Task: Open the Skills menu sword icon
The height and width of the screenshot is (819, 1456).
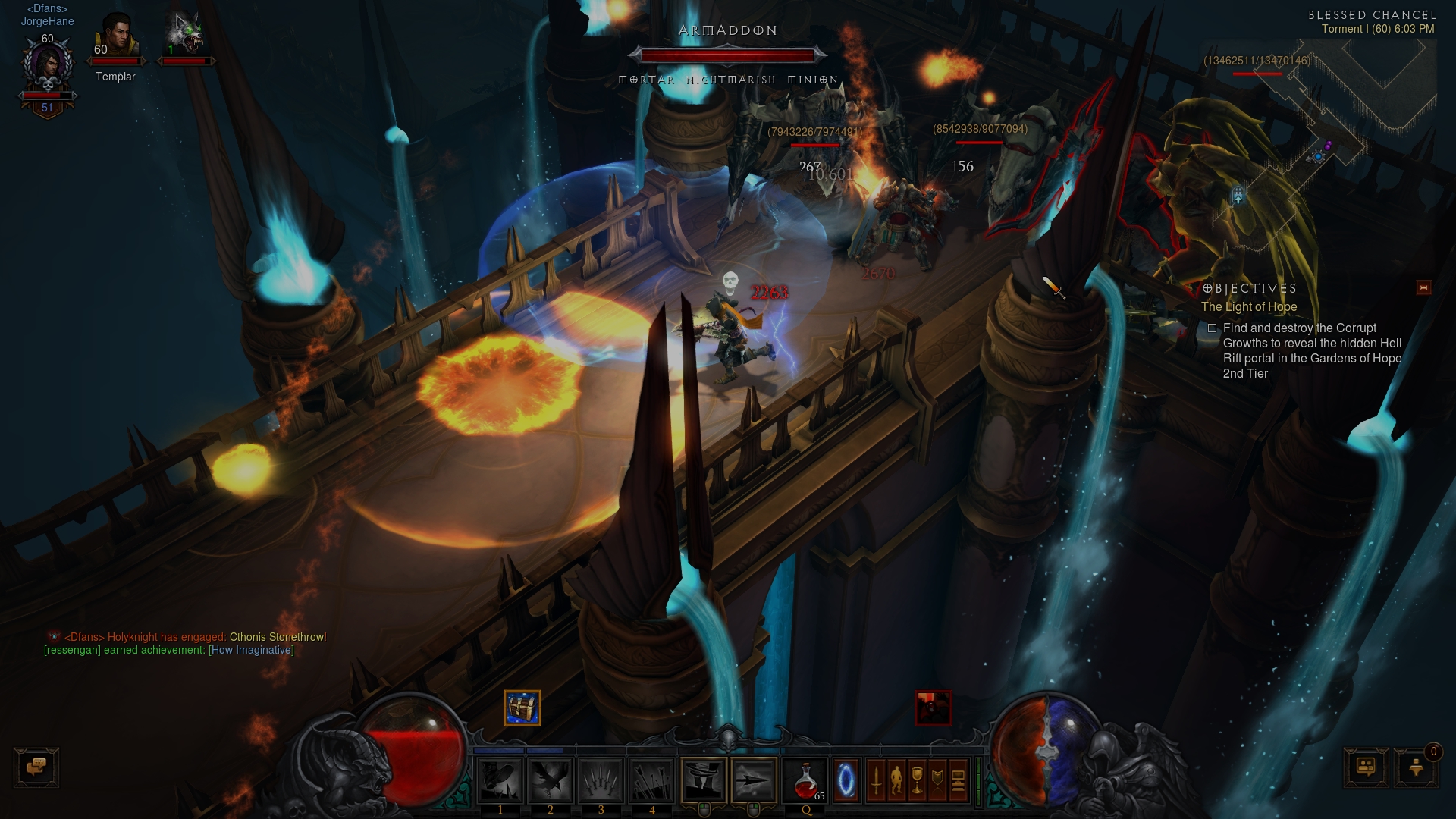Action: click(x=876, y=780)
